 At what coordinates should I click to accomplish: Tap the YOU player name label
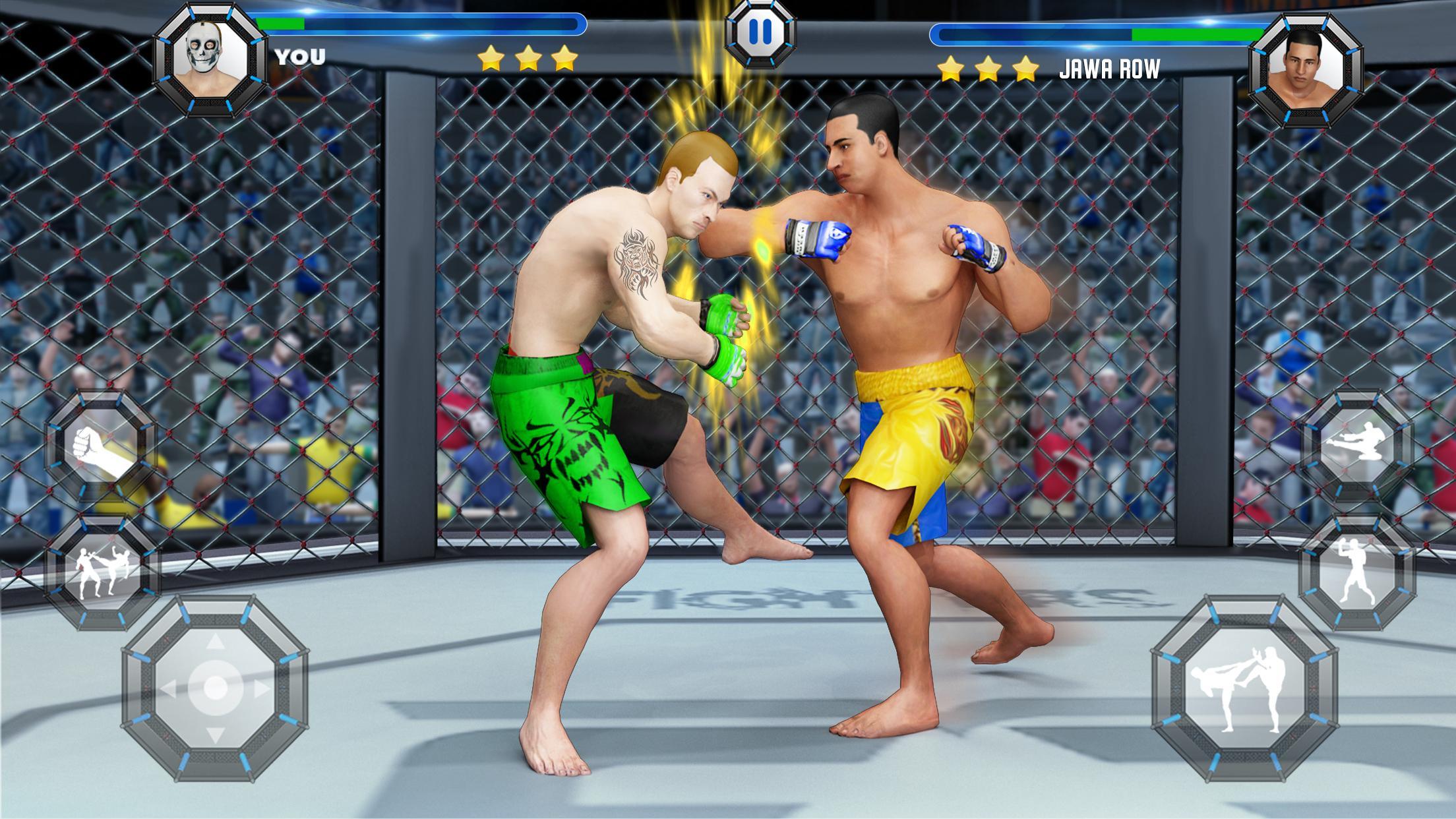point(300,56)
